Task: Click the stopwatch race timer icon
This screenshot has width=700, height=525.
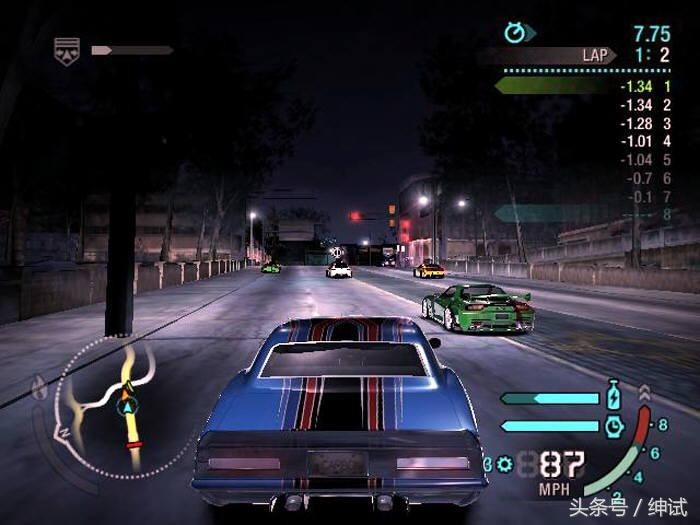Action: click(515, 33)
